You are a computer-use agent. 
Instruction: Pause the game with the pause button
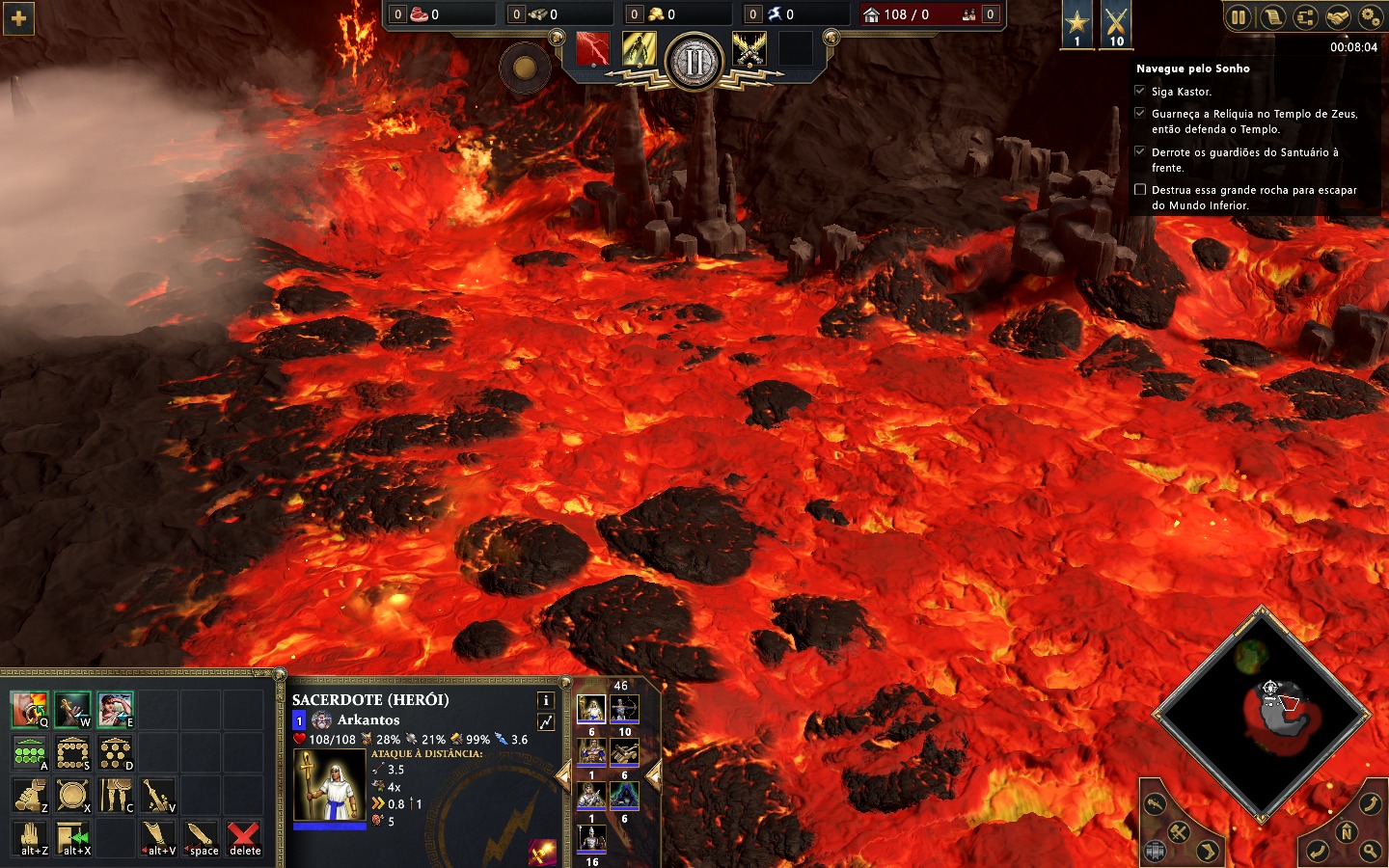click(x=1239, y=16)
